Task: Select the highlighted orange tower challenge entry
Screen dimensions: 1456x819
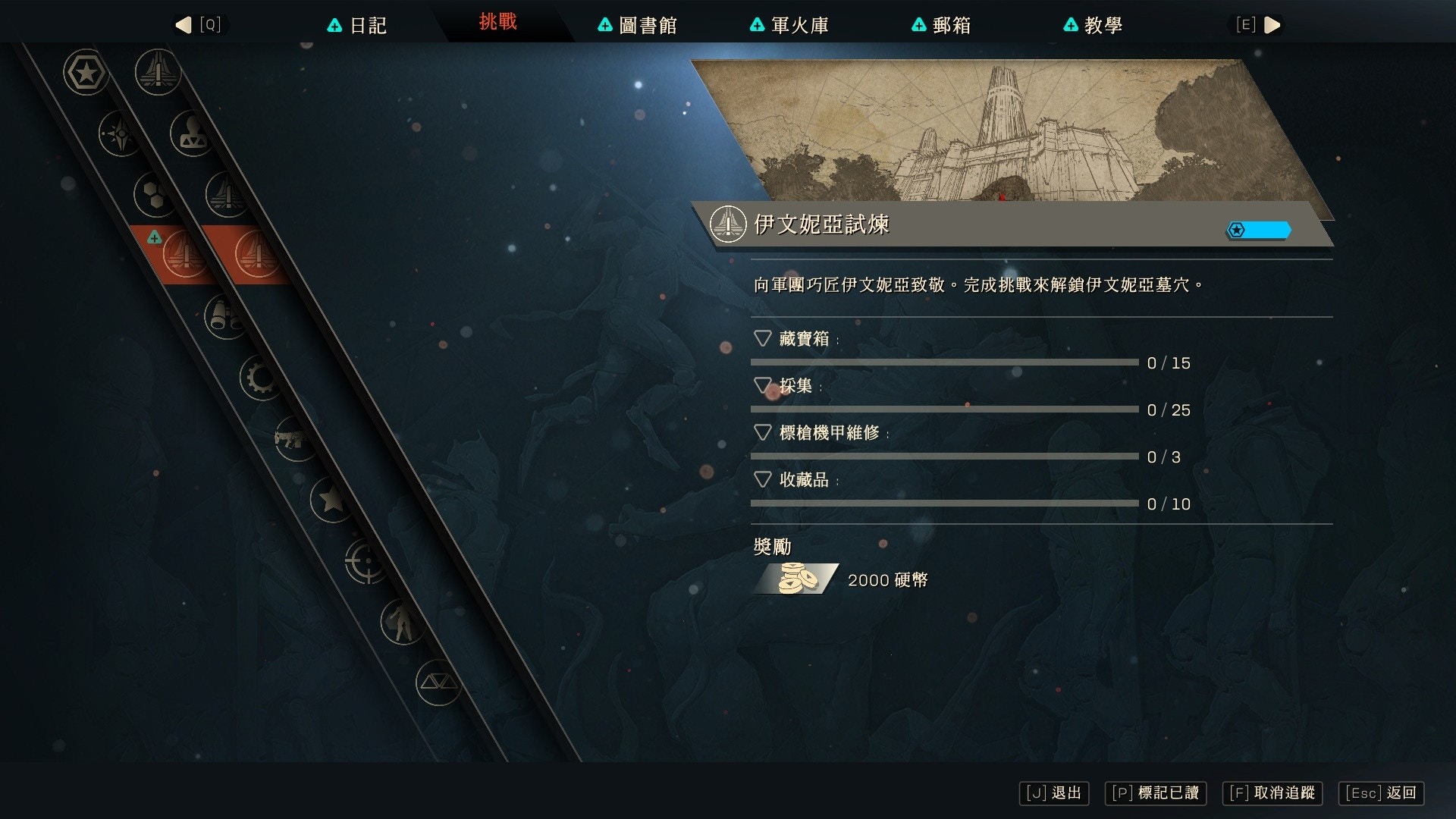Action: [182, 254]
